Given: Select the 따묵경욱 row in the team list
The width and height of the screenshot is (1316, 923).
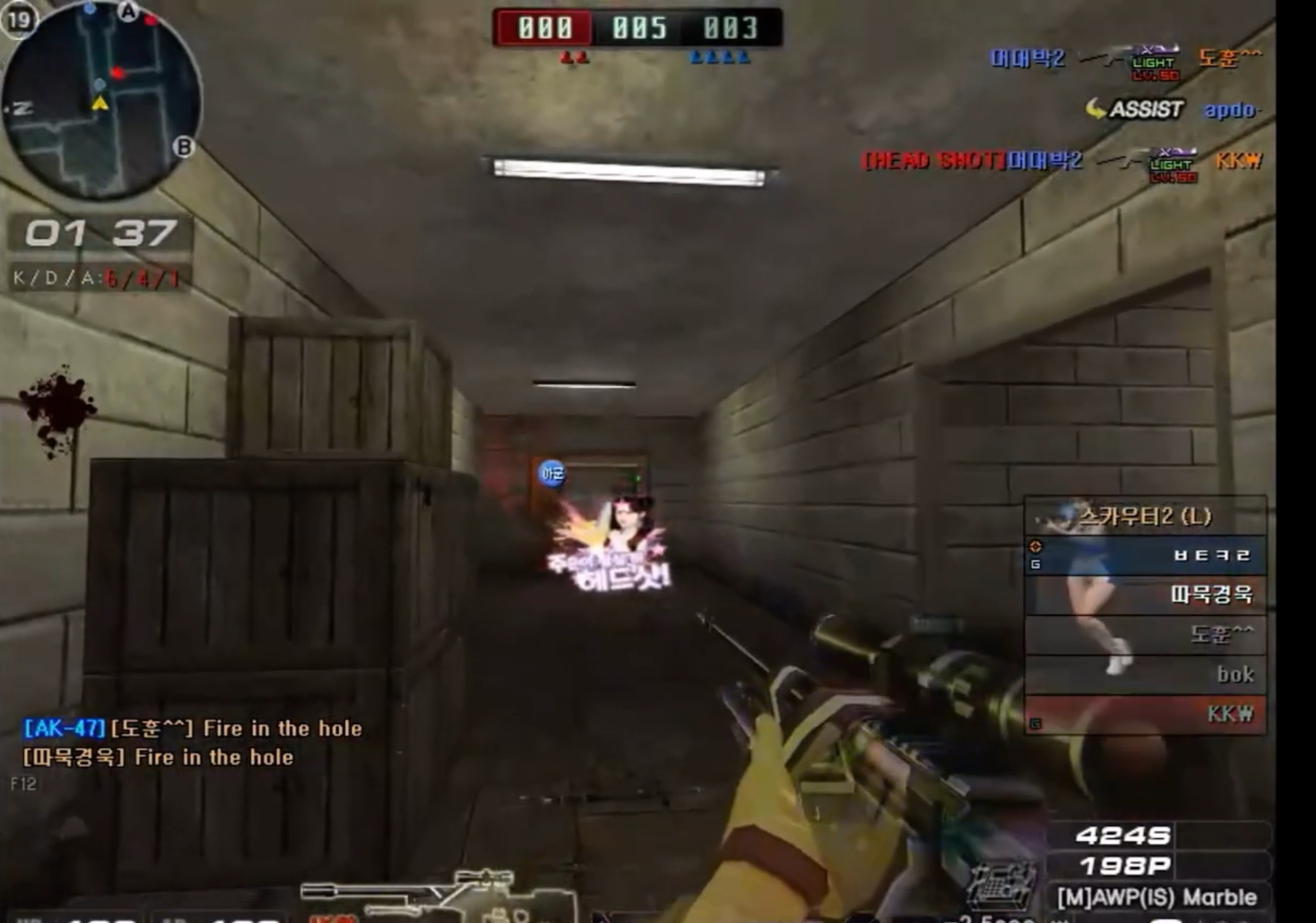Looking at the screenshot, I should [1145, 595].
